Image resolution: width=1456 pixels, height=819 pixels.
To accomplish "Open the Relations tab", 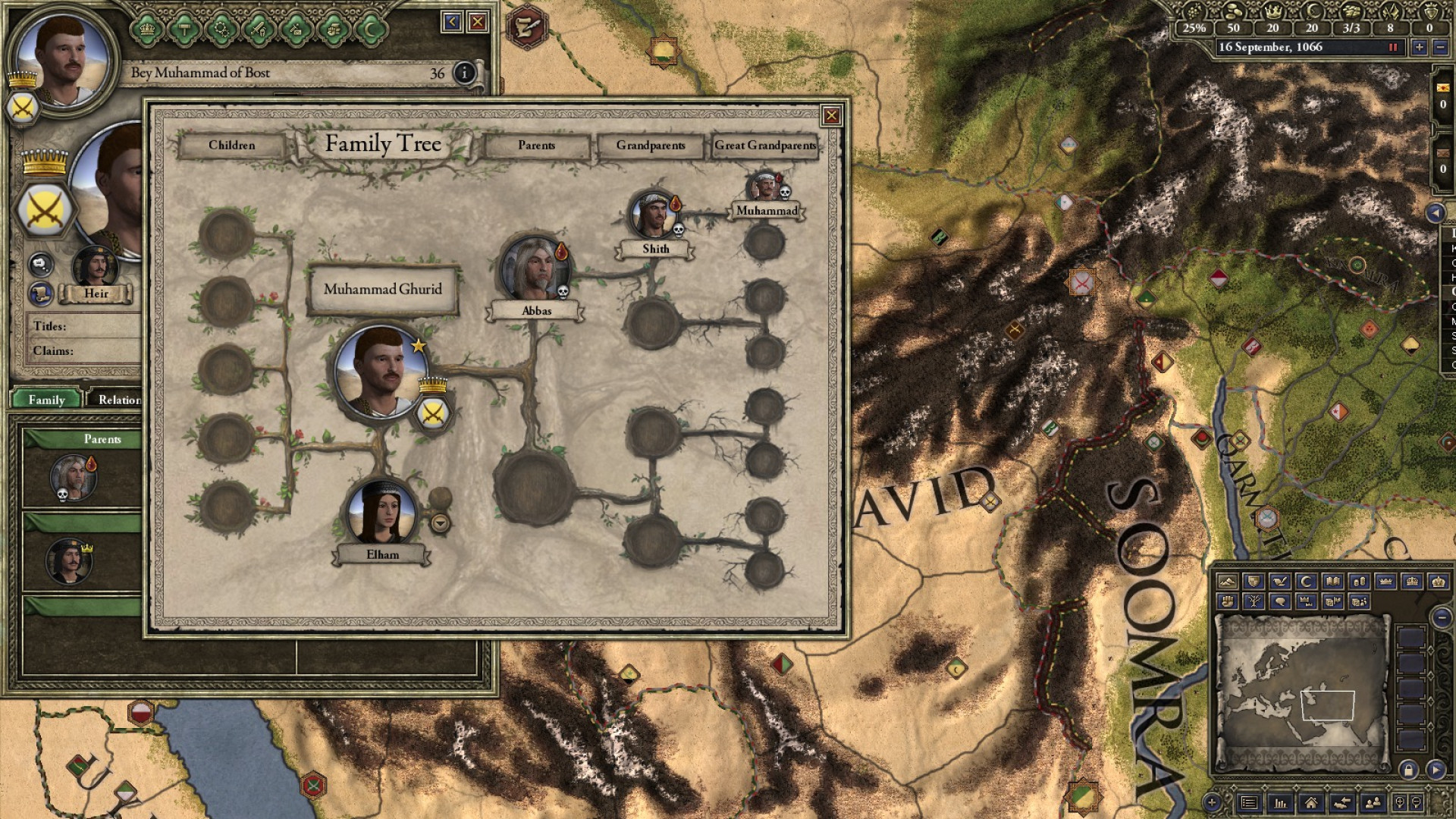I will point(118,400).
